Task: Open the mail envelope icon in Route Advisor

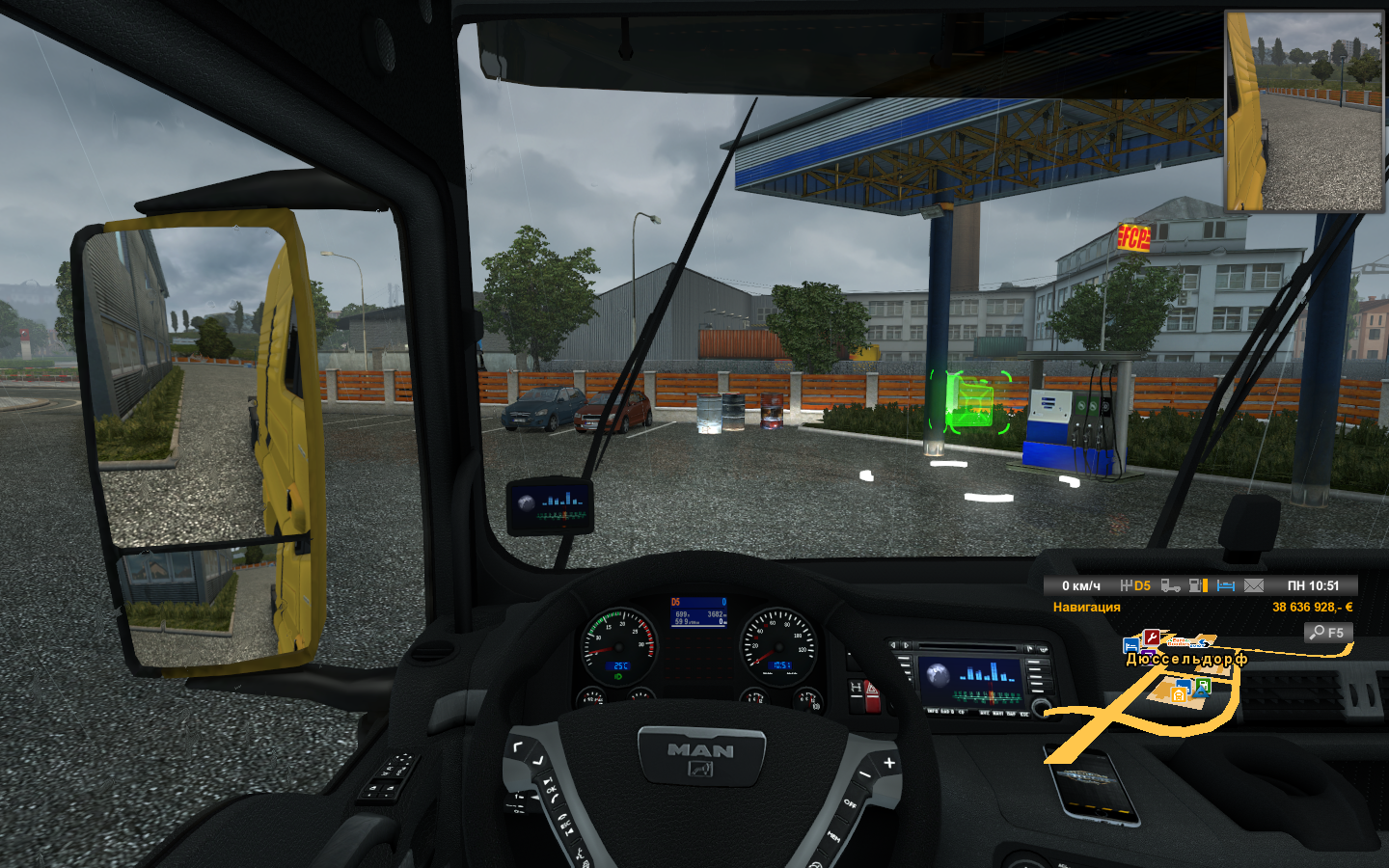Action: tap(1252, 585)
